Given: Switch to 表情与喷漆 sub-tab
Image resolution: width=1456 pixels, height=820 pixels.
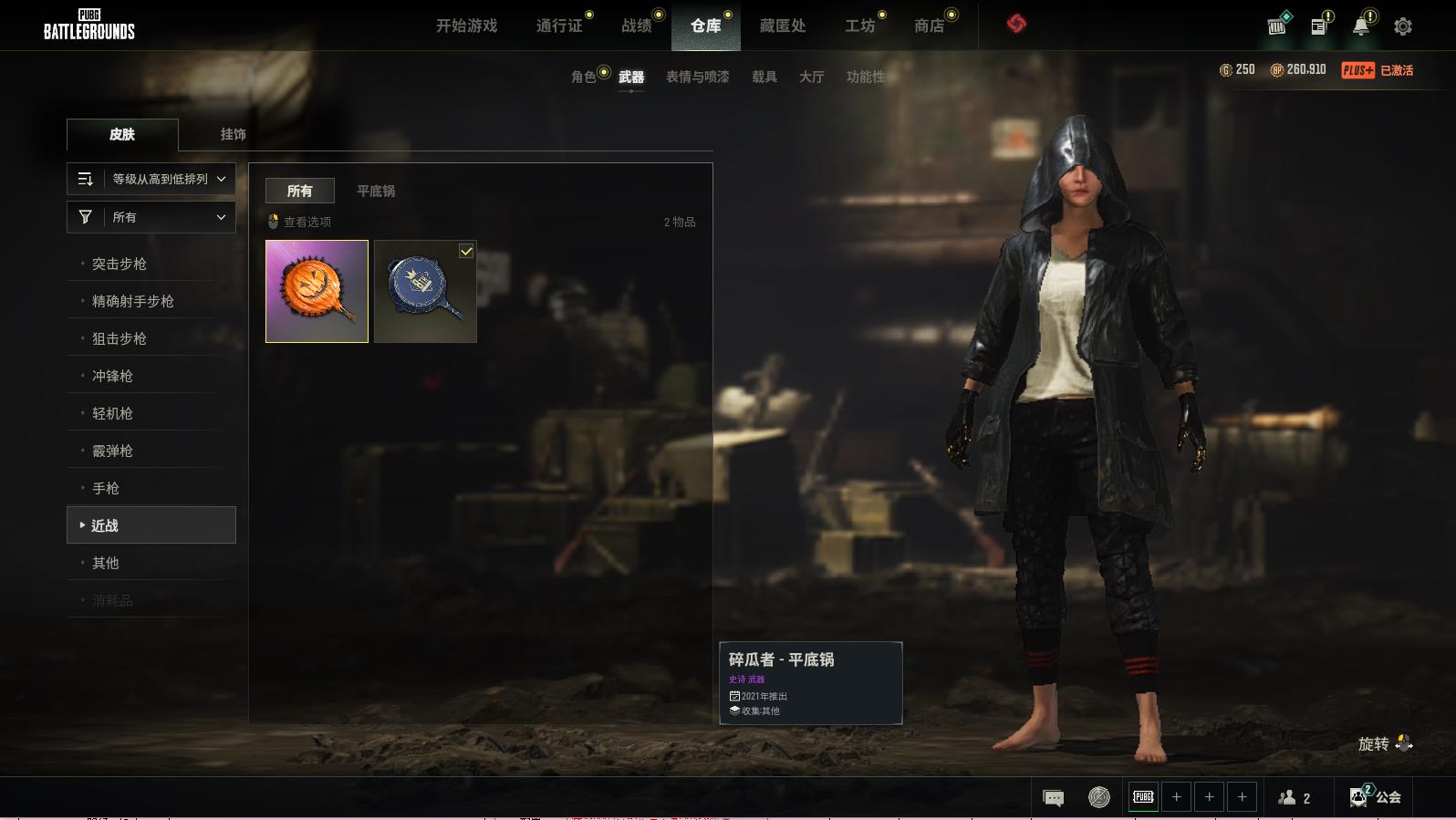Looking at the screenshot, I should pos(697,77).
